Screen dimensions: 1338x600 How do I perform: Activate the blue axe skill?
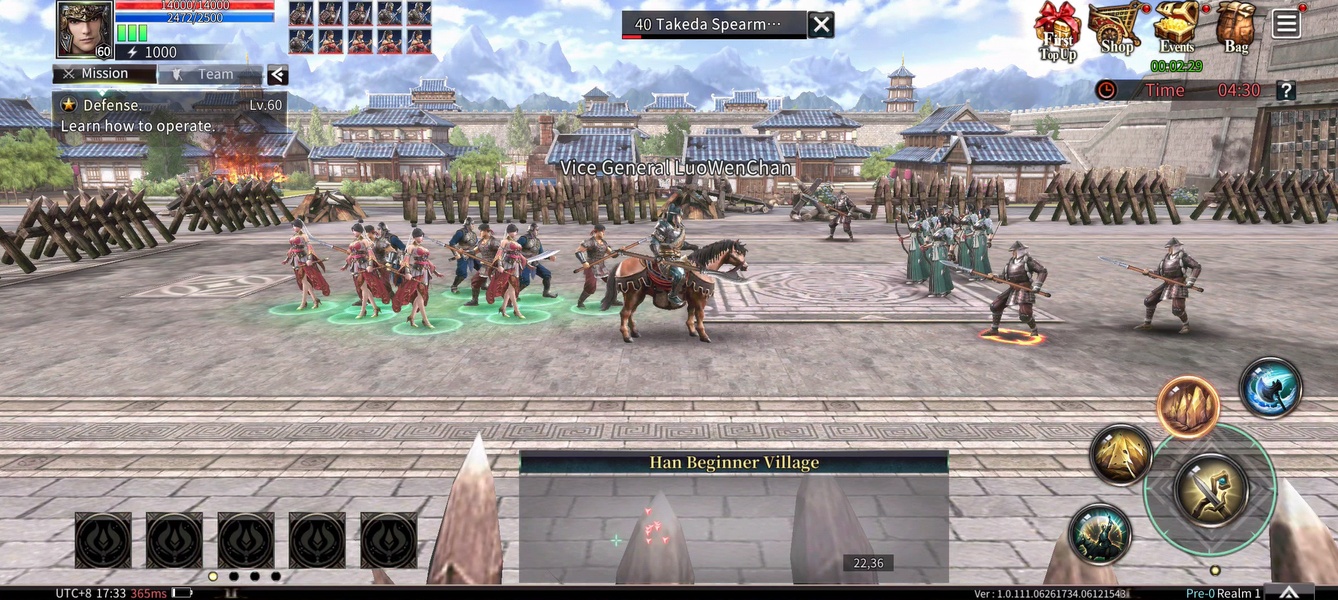[x=1270, y=388]
